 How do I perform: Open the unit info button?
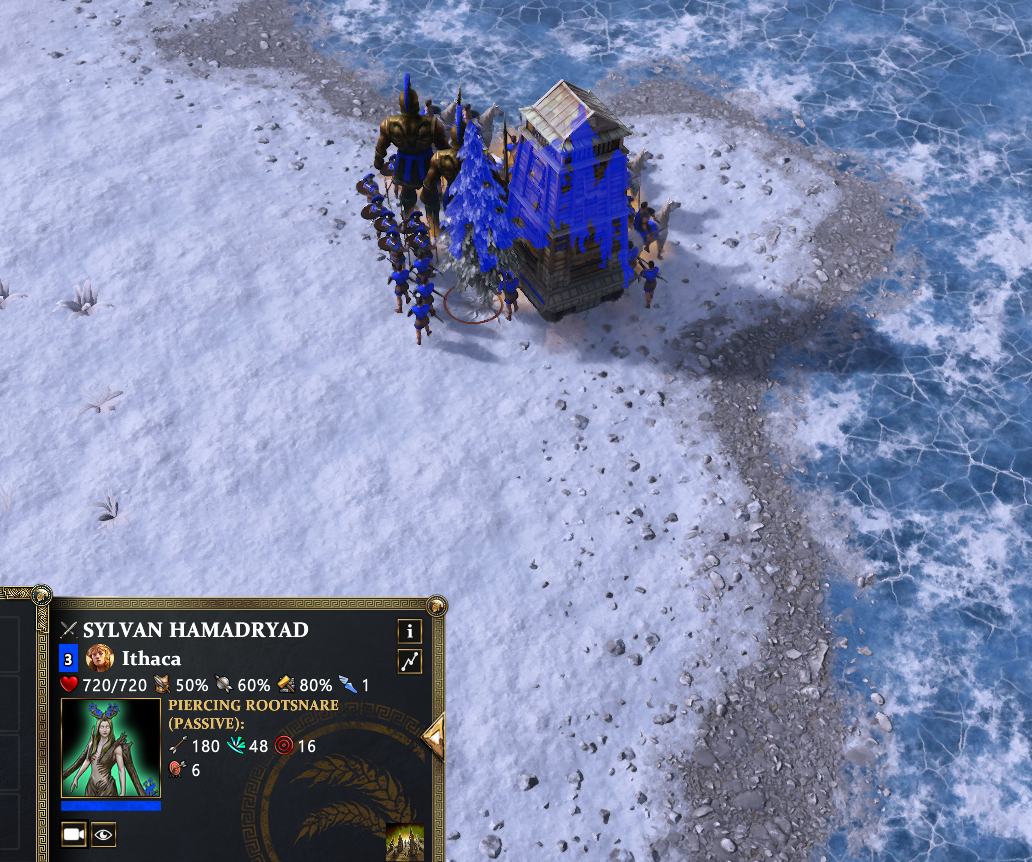click(409, 631)
